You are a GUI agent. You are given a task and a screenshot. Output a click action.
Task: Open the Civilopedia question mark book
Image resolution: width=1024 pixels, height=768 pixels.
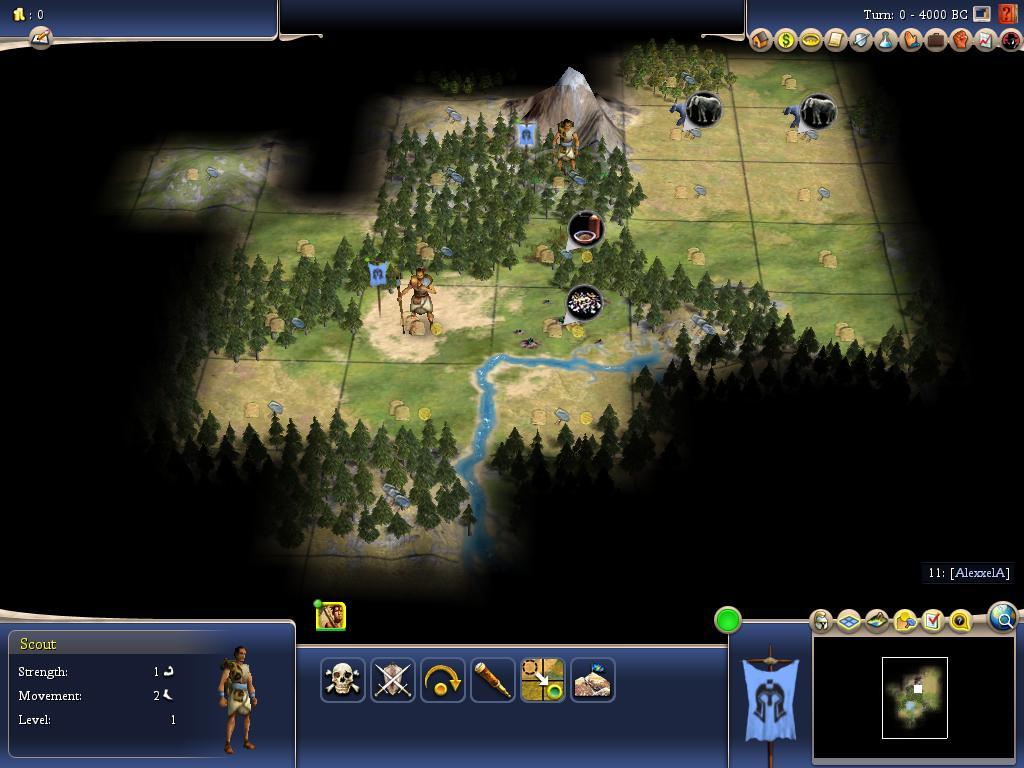pos(1008,15)
